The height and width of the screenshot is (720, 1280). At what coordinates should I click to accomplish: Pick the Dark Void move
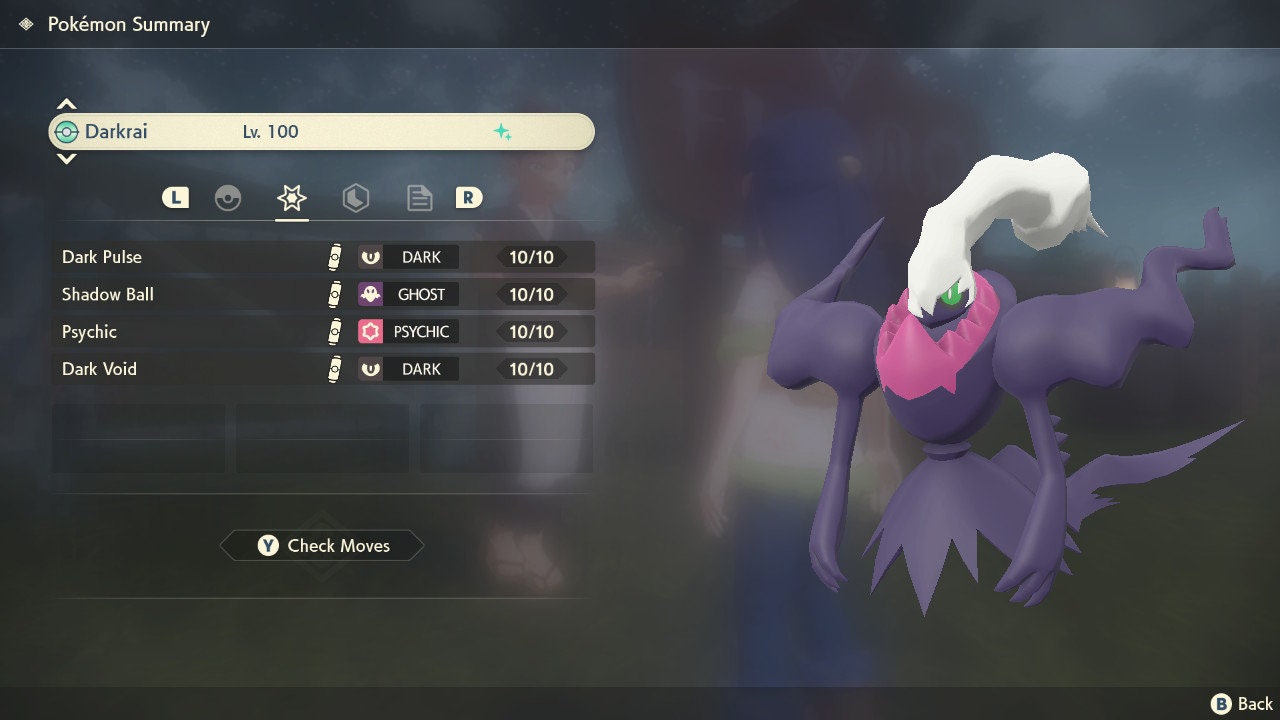(x=322, y=369)
